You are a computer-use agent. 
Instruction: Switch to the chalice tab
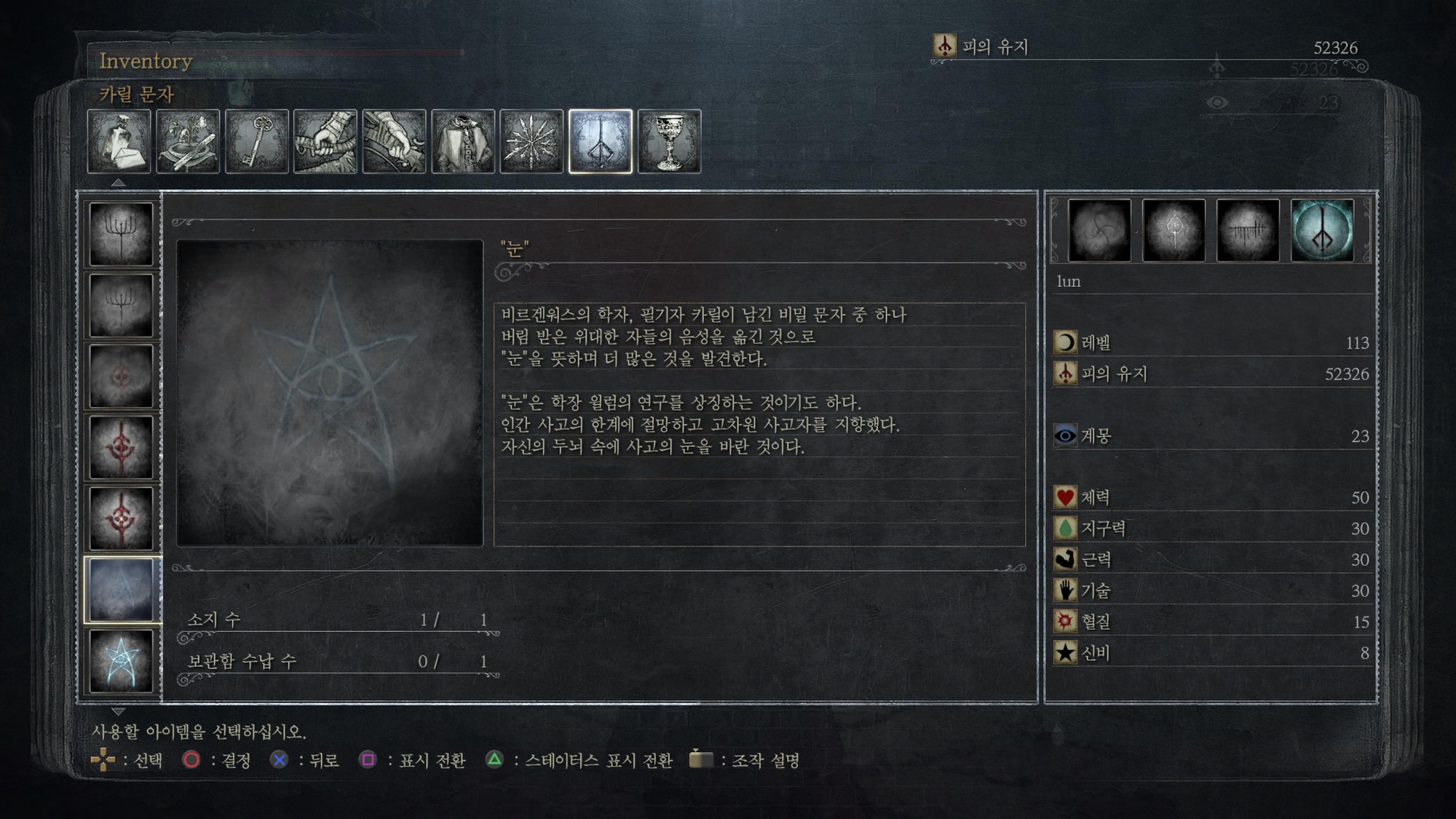669,142
